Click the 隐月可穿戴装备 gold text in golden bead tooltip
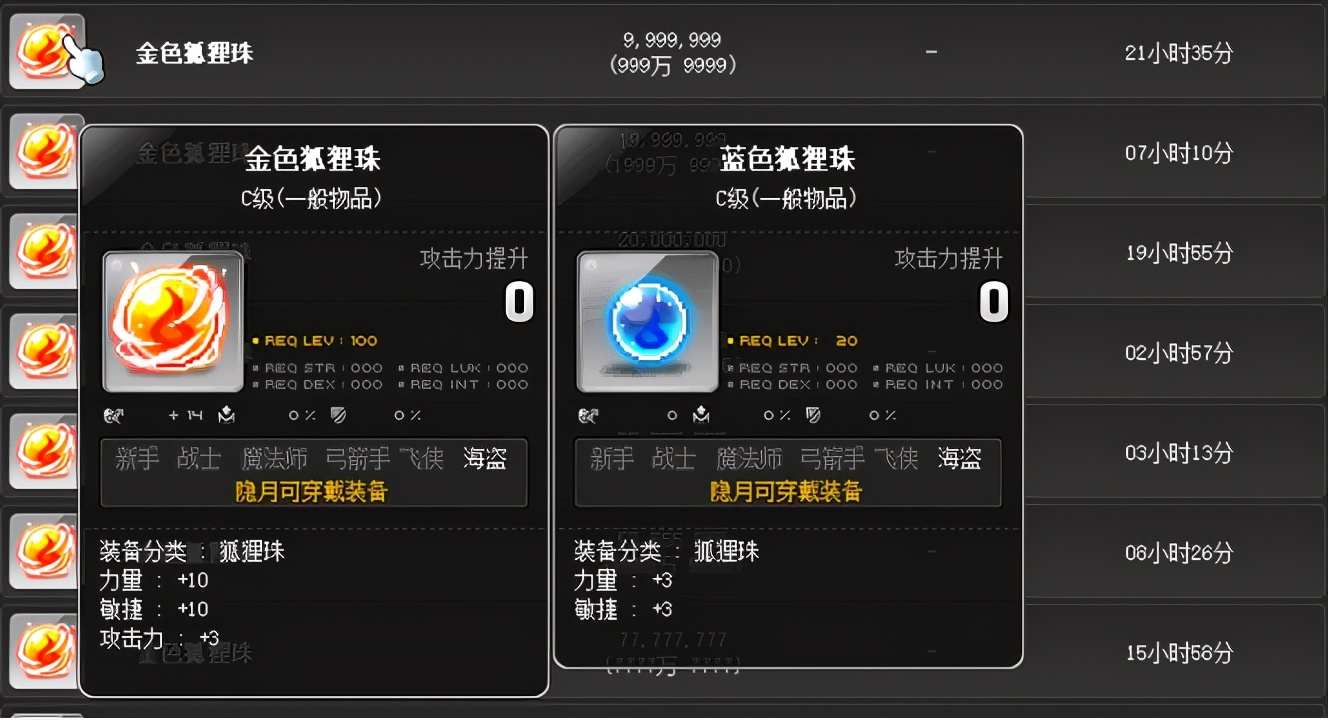 313,491
